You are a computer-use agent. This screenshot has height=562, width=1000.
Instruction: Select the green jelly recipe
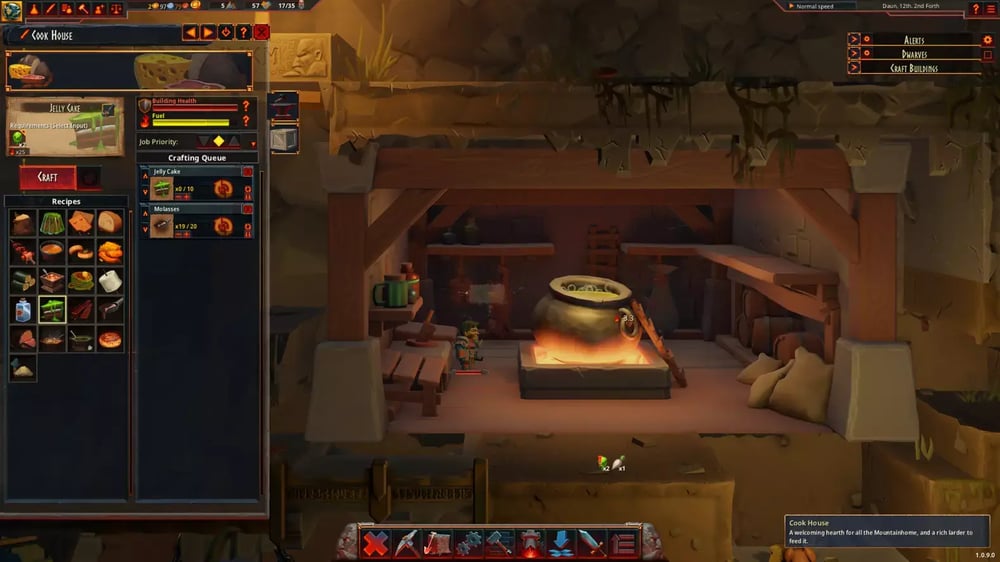tap(52, 223)
